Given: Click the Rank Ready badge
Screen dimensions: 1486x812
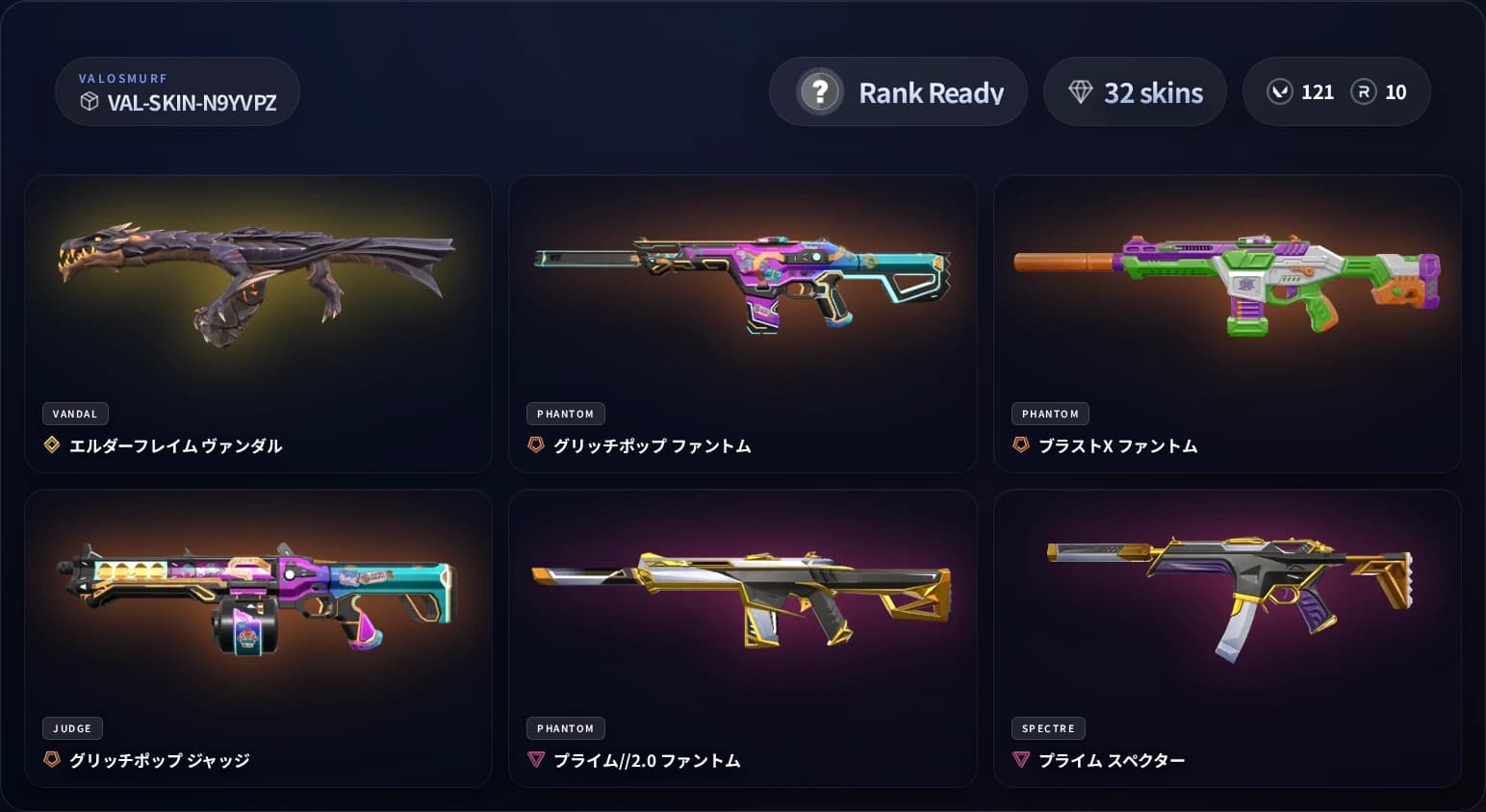Looking at the screenshot, I should click(898, 91).
